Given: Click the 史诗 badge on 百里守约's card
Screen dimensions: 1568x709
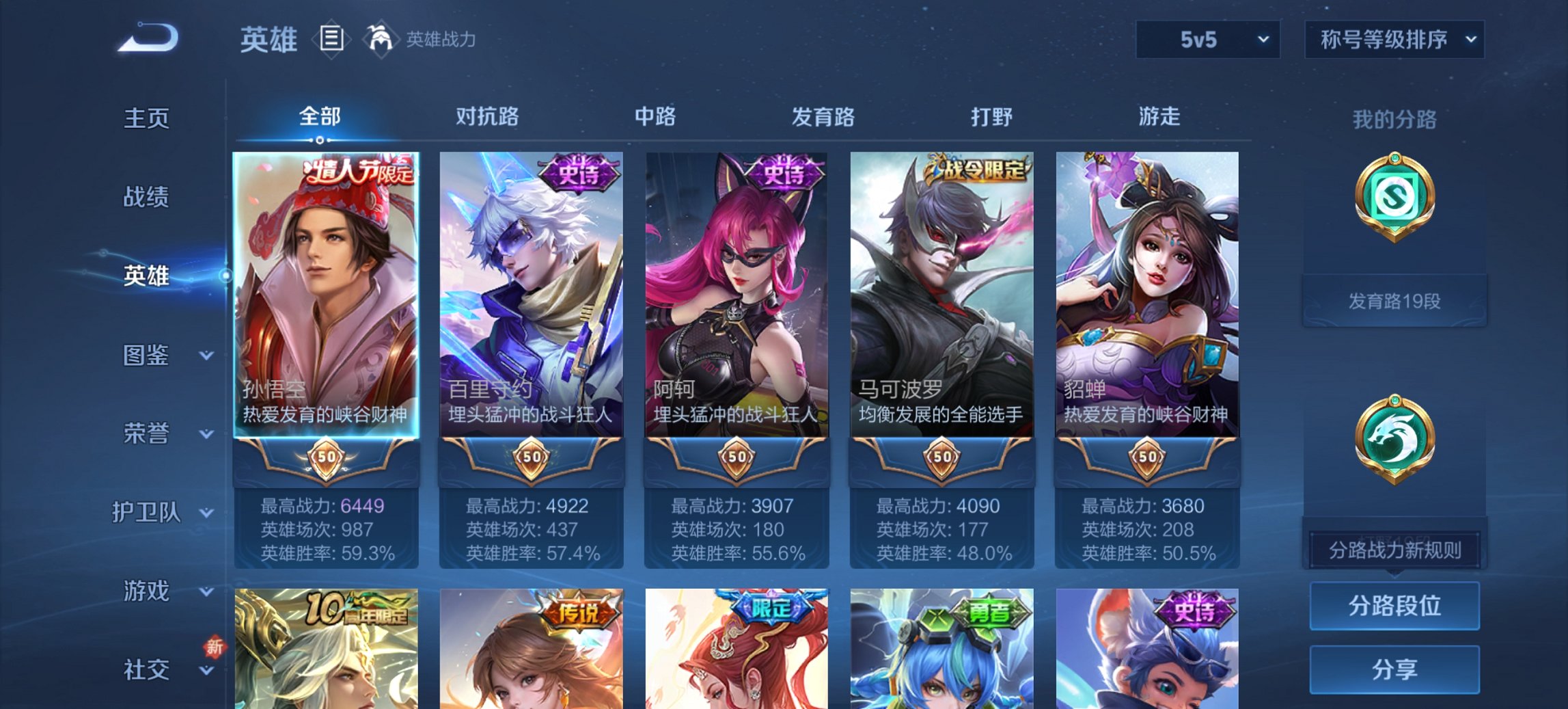Looking at the screenshot, I should 577,171.
